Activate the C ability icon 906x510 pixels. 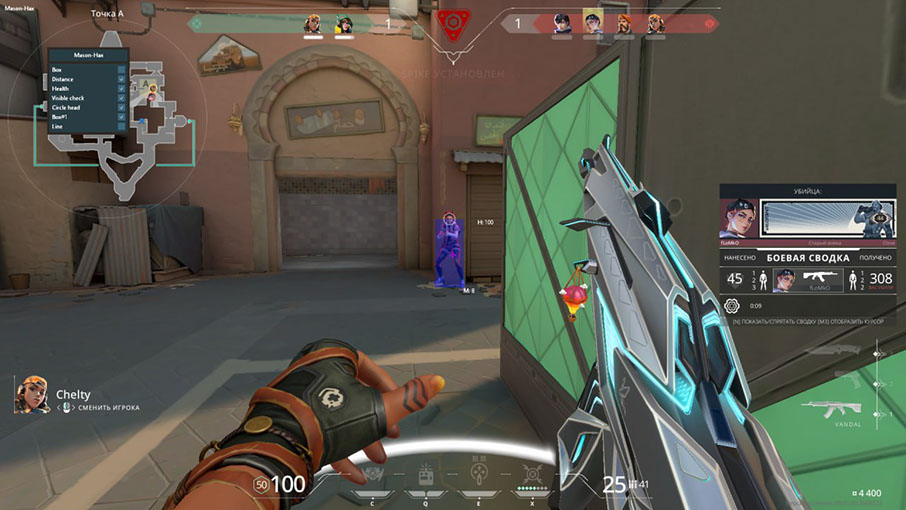(373, 475)
